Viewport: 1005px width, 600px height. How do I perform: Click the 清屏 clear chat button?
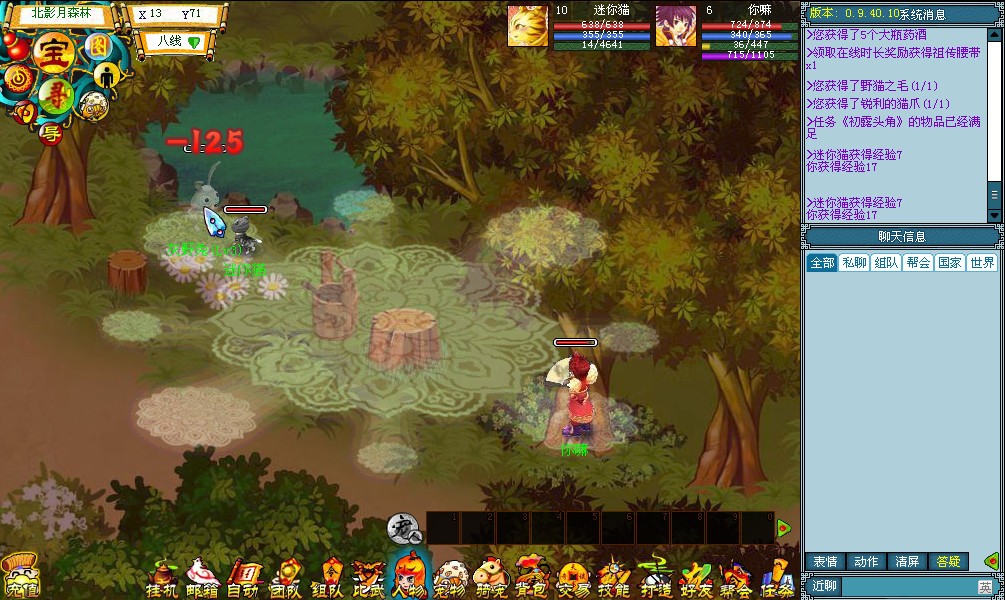907,562
